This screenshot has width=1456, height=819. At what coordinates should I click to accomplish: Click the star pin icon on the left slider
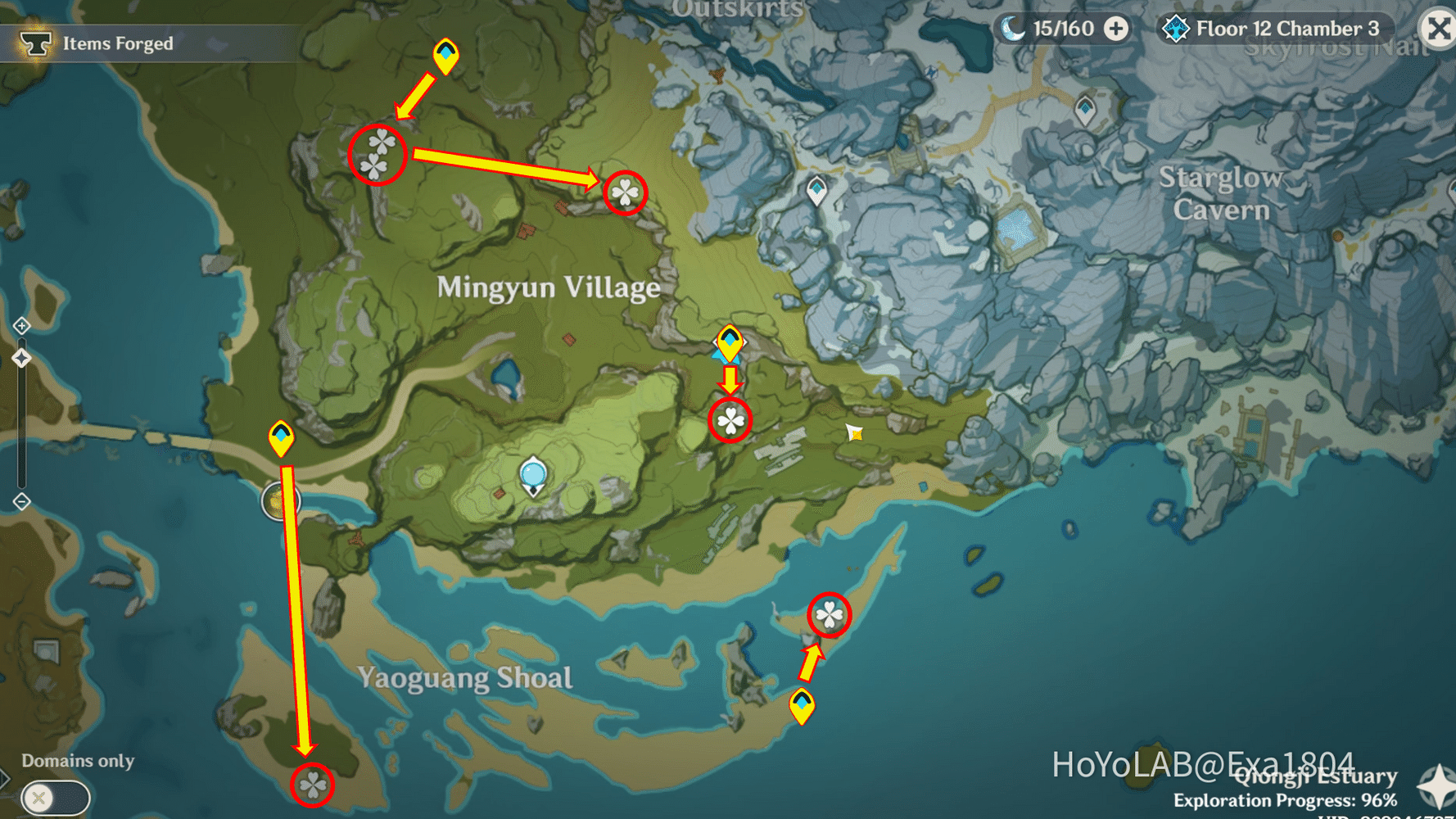pos(22,357)
